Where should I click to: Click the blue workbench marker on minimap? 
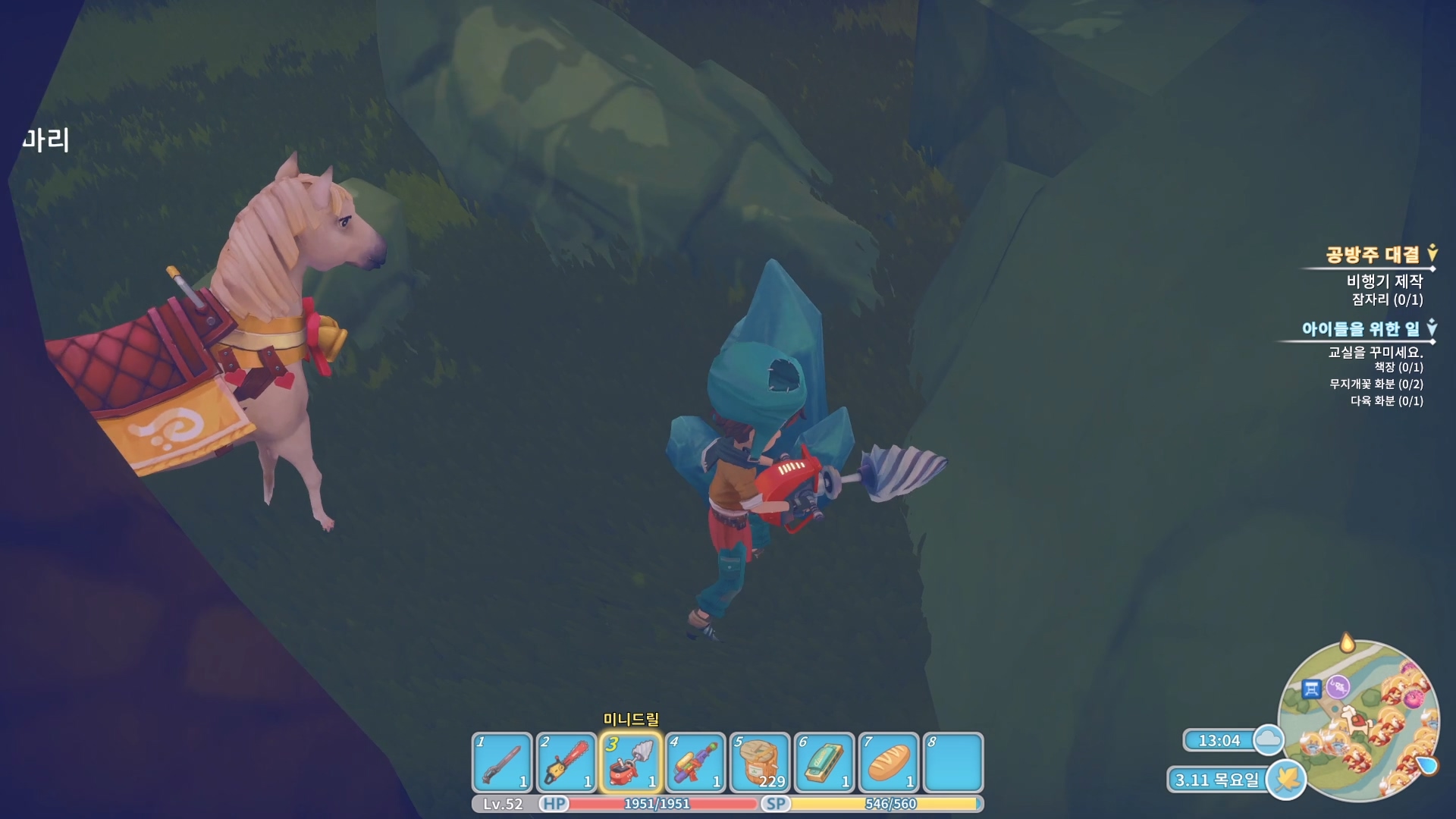coord(1312,689)
